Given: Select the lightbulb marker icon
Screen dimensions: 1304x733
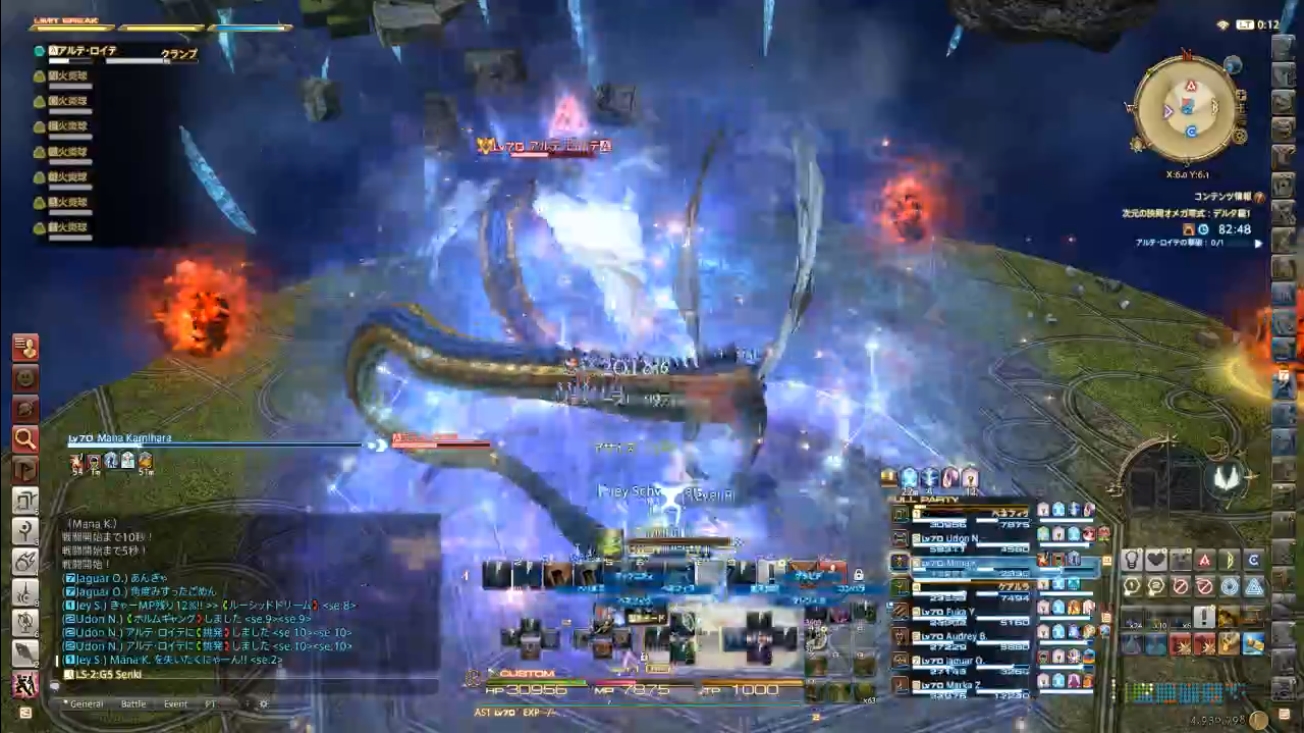Looking at the screenshot, I should click(1132, 560).
